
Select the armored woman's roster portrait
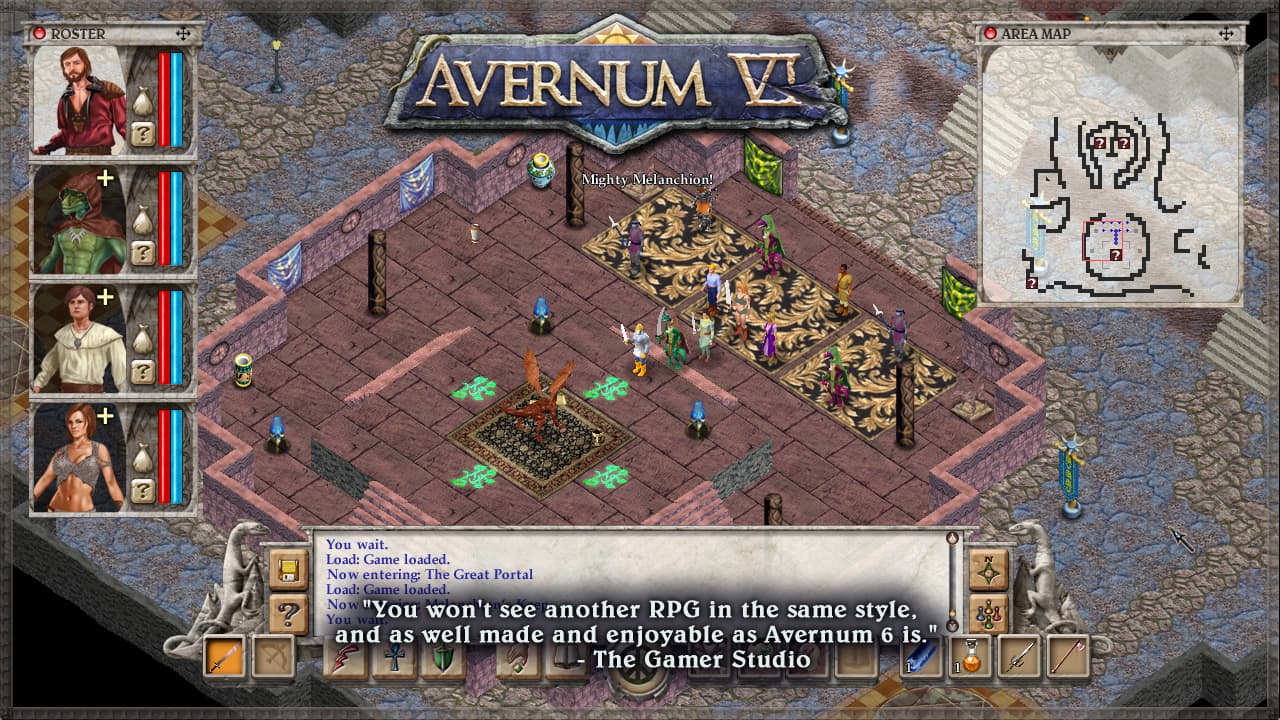click(x=80, y=456)
